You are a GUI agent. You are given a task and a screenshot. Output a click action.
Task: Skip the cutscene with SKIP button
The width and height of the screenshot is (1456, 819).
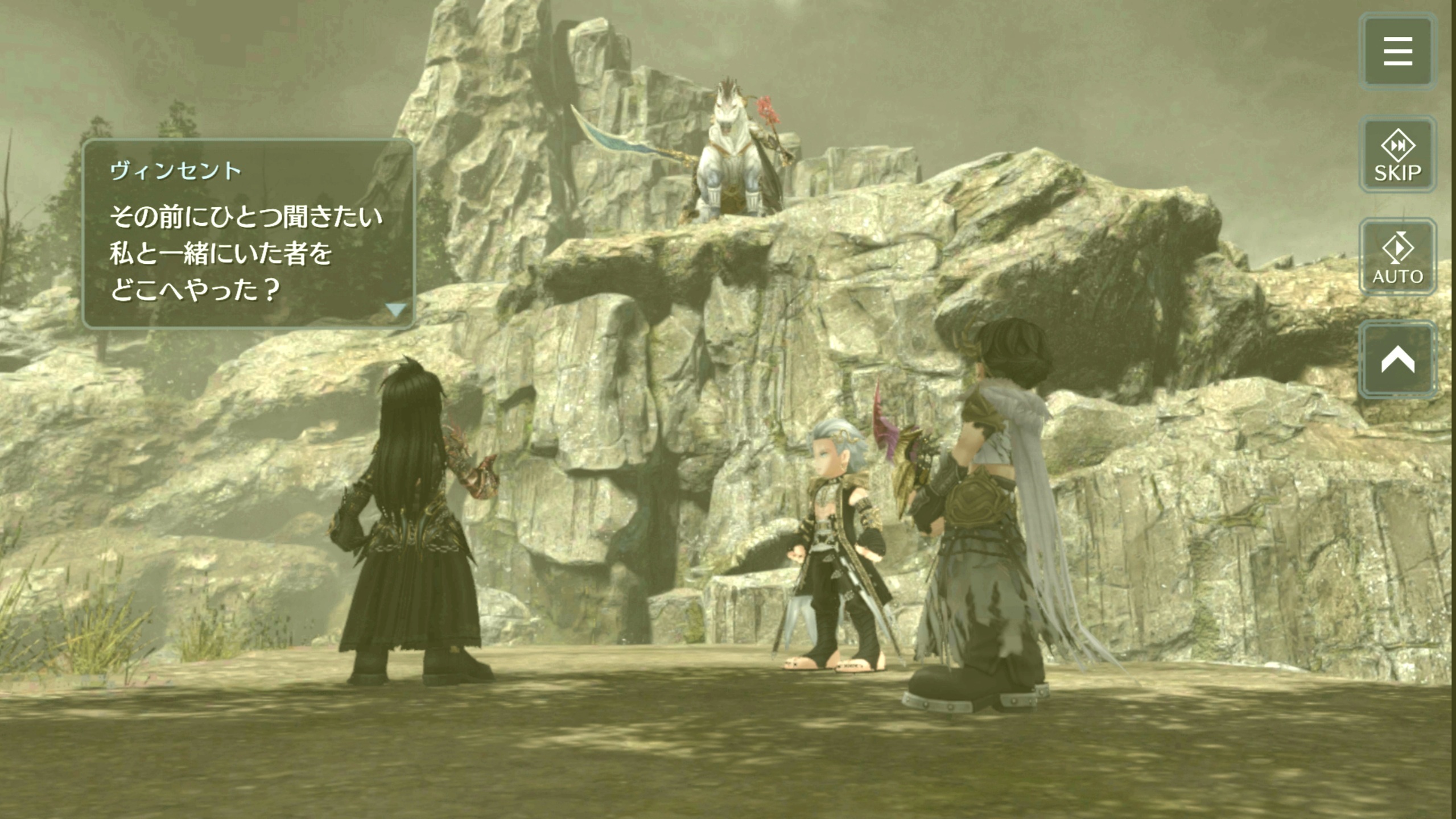tap(1397, 155)
